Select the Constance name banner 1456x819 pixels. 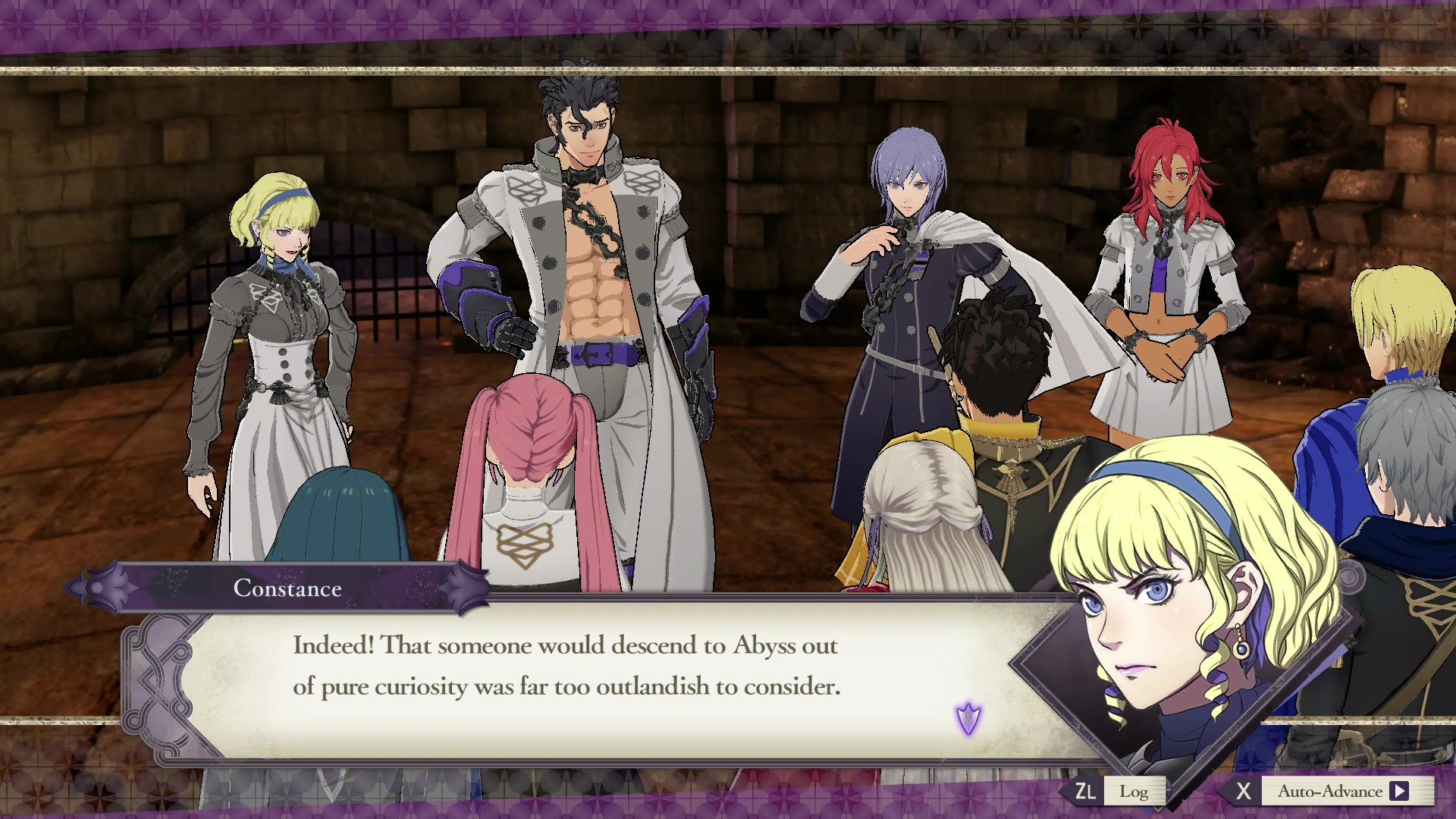[288, 589]
